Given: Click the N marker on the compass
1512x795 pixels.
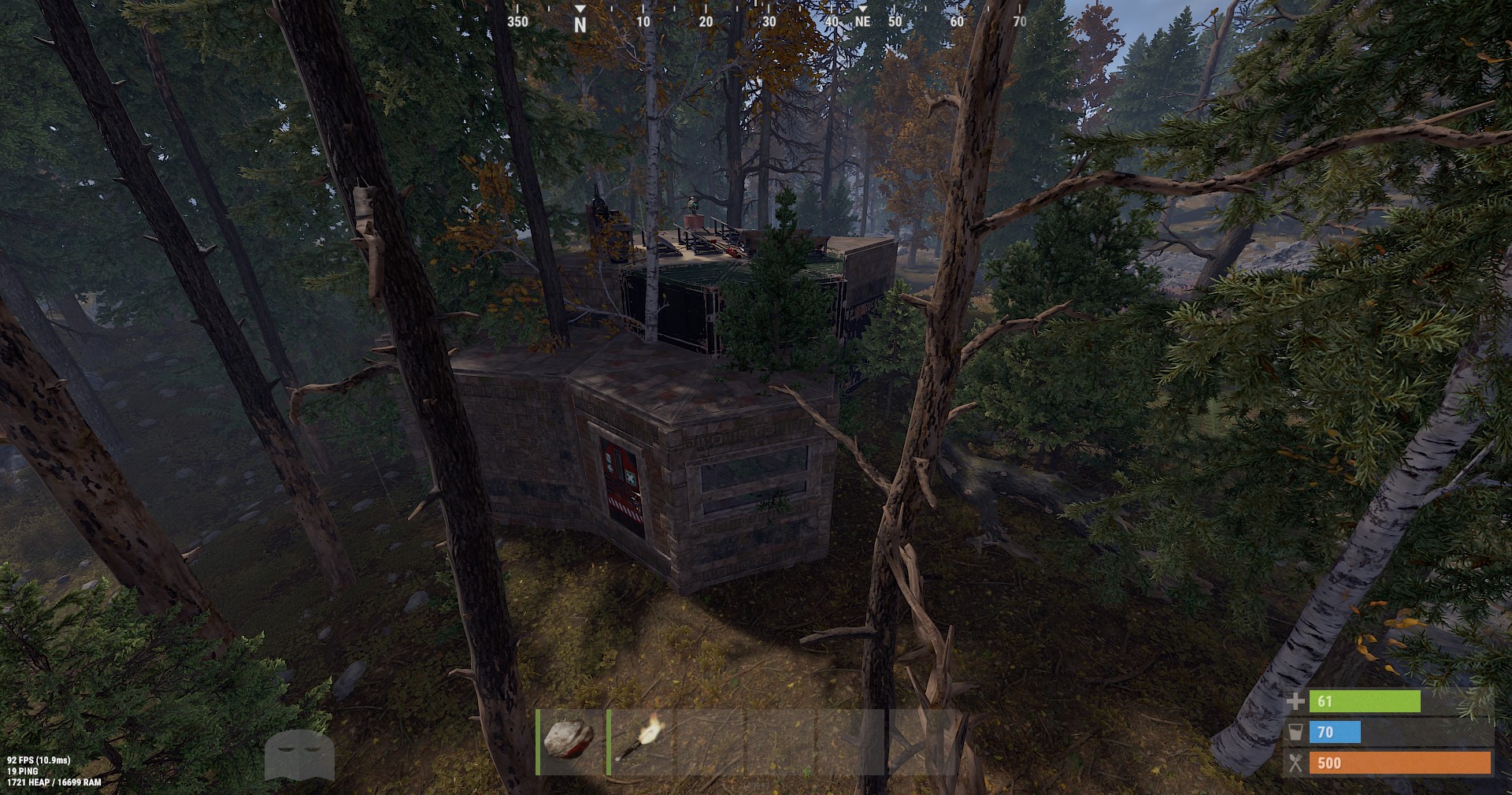Looking at the screenshot, I should pyautogui.click(x=580, y=17).
